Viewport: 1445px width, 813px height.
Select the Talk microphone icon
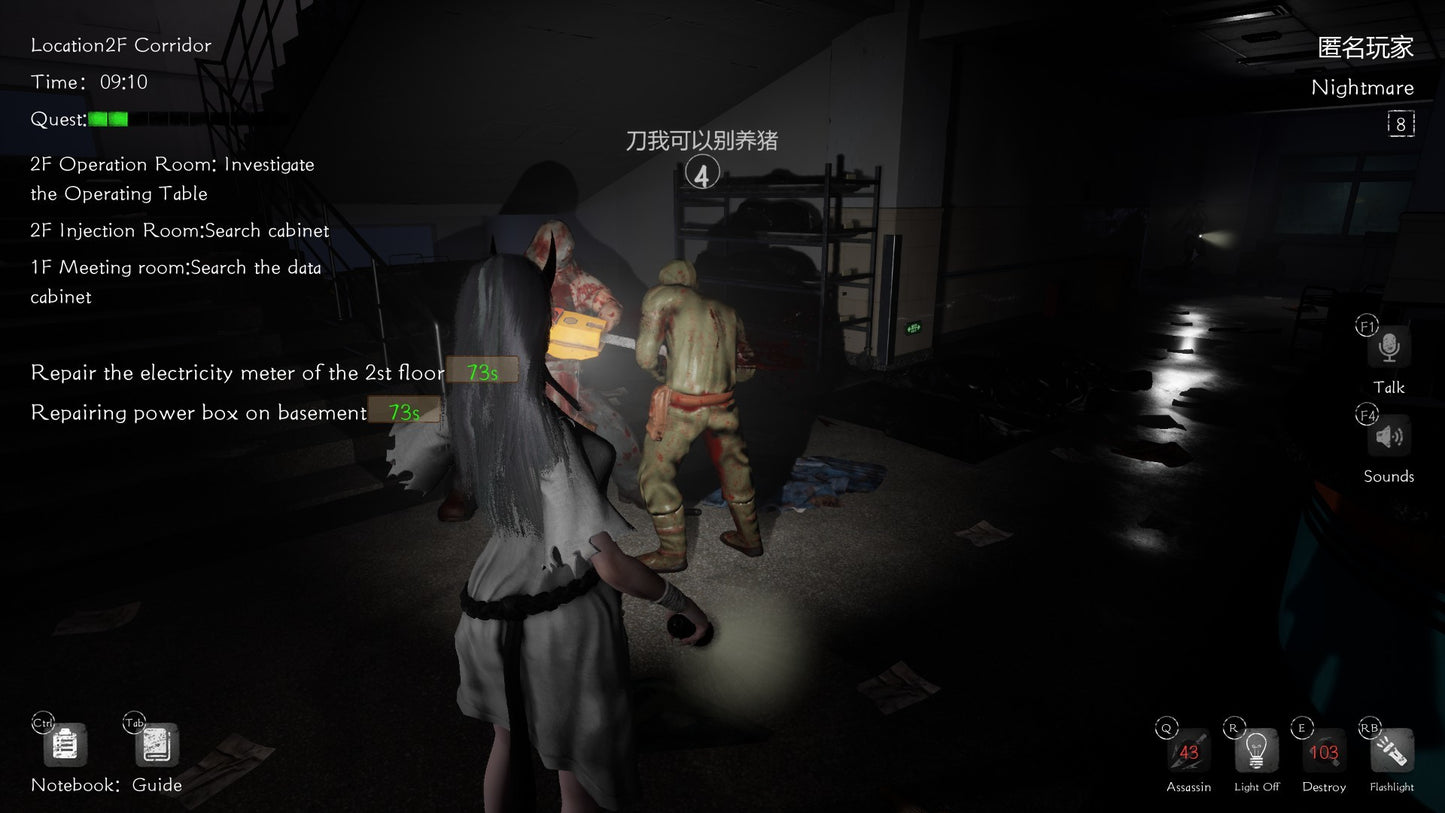(1388, 349)
